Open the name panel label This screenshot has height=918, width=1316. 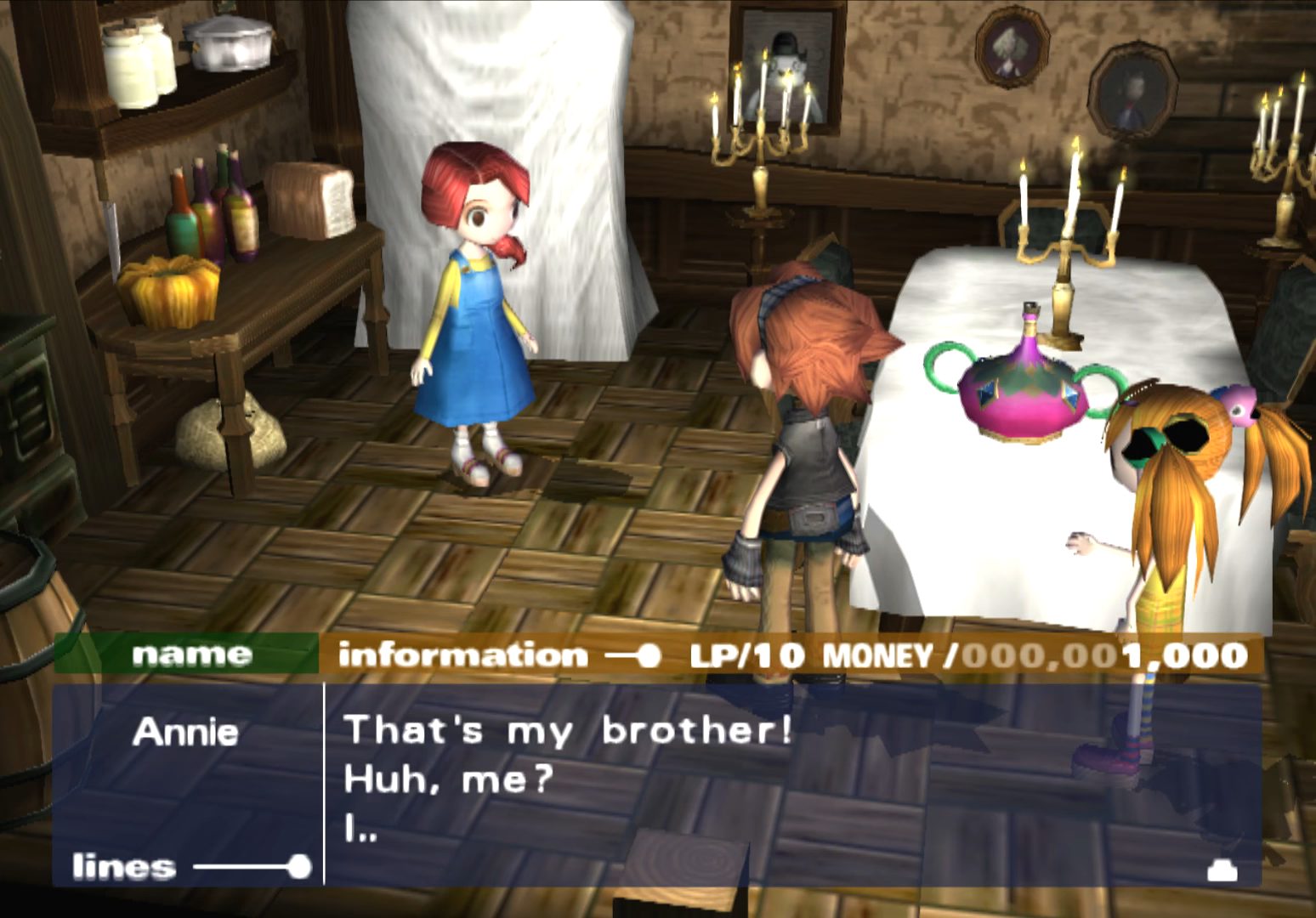point(191,654)
